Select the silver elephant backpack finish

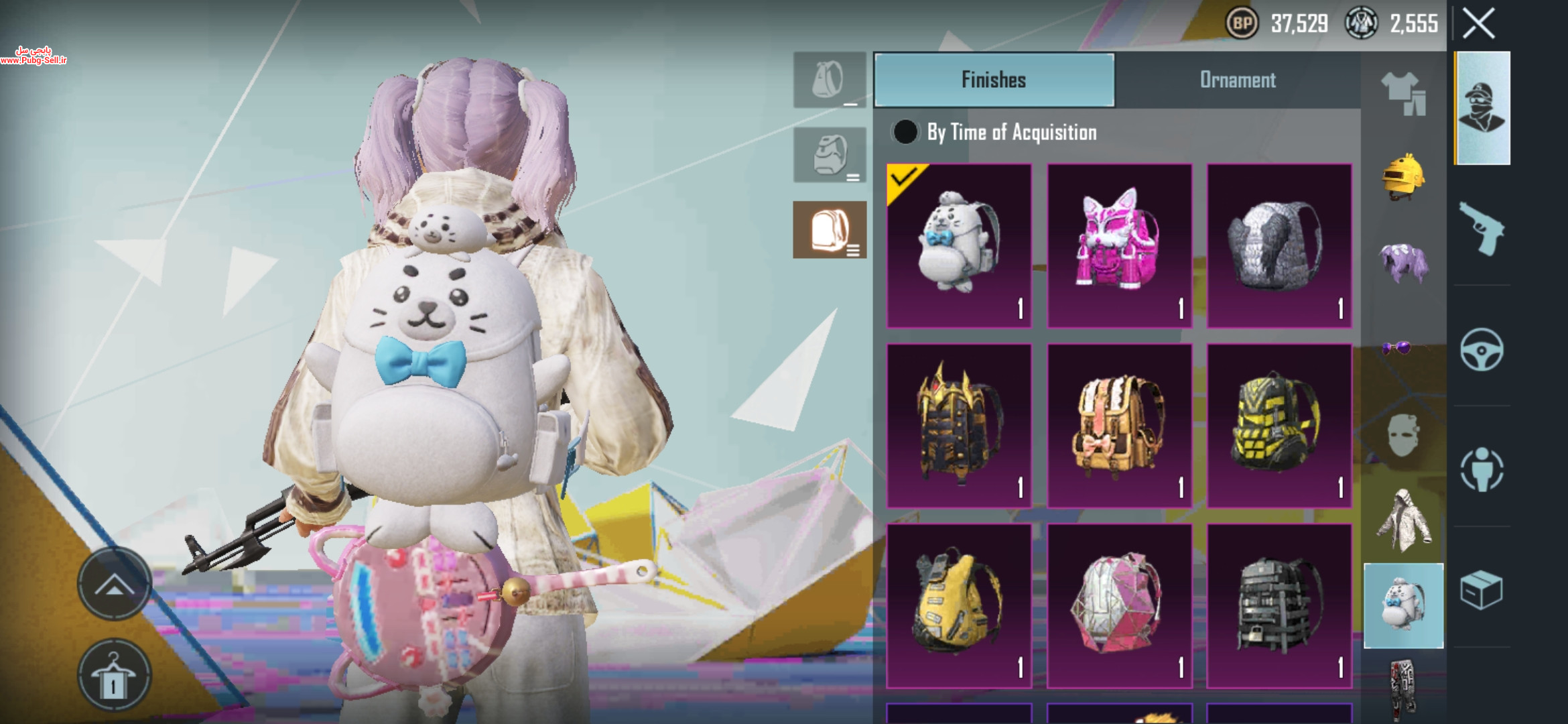tap(1279, 245)
